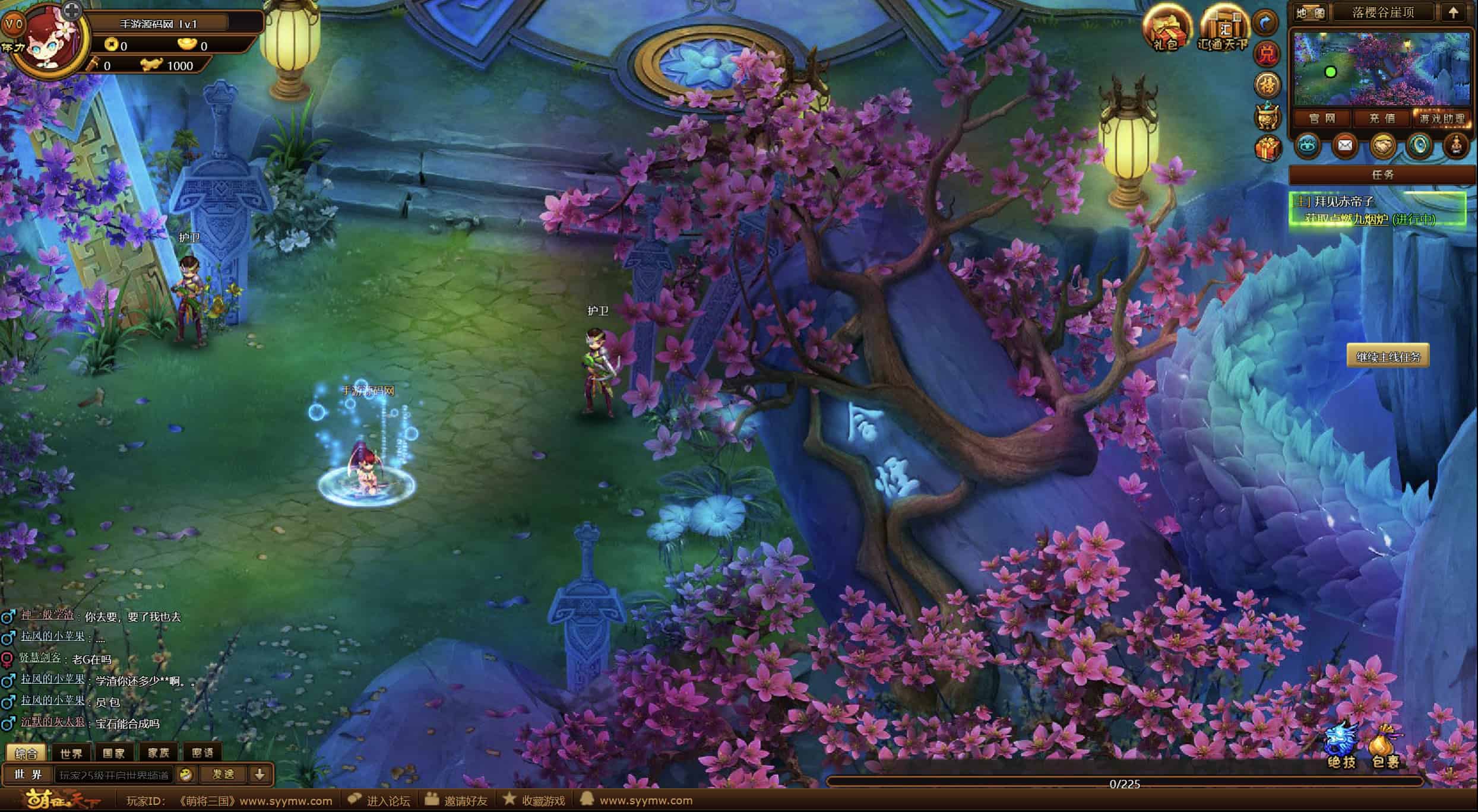The image size is (1478, 812).
Task: Open the 进入论坛 forum link
Action: tap(380, 801)
